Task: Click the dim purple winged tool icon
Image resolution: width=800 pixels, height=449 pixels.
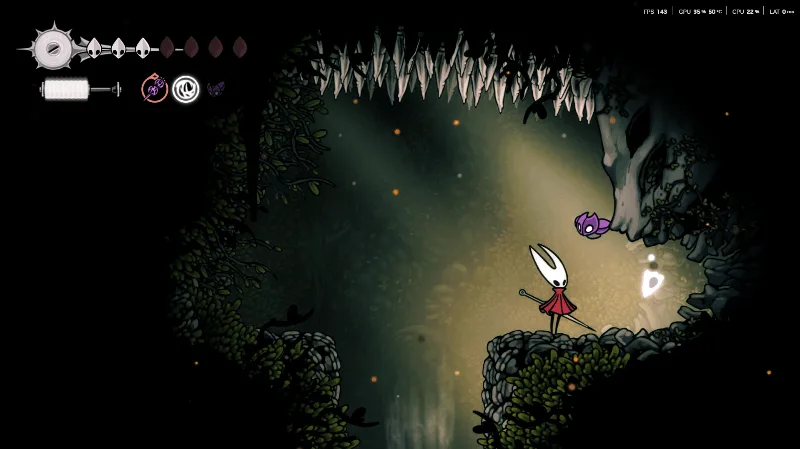Action: tap(215, 89)
